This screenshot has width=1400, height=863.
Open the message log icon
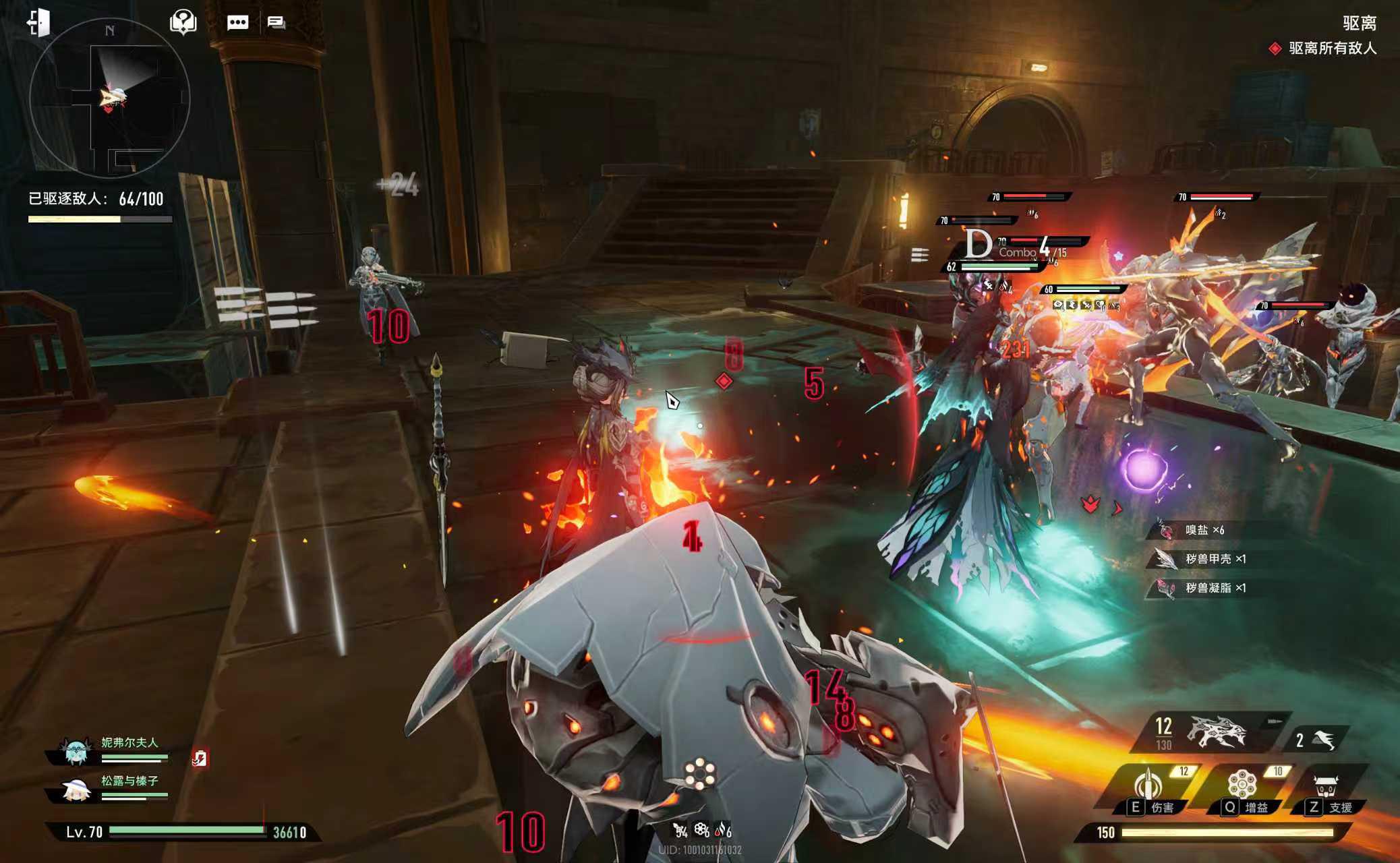tap(276, 23)
